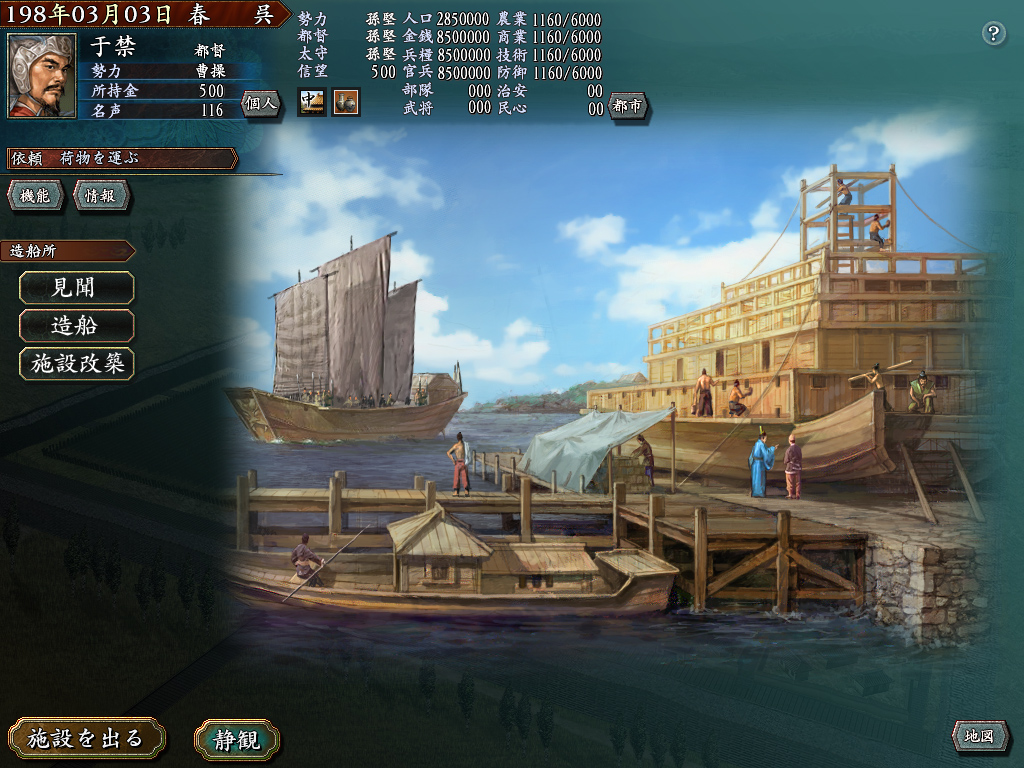Select the 造船 shipbuilding option
This screenshot has width=1024, height=768.
click(x=76, y=326)
